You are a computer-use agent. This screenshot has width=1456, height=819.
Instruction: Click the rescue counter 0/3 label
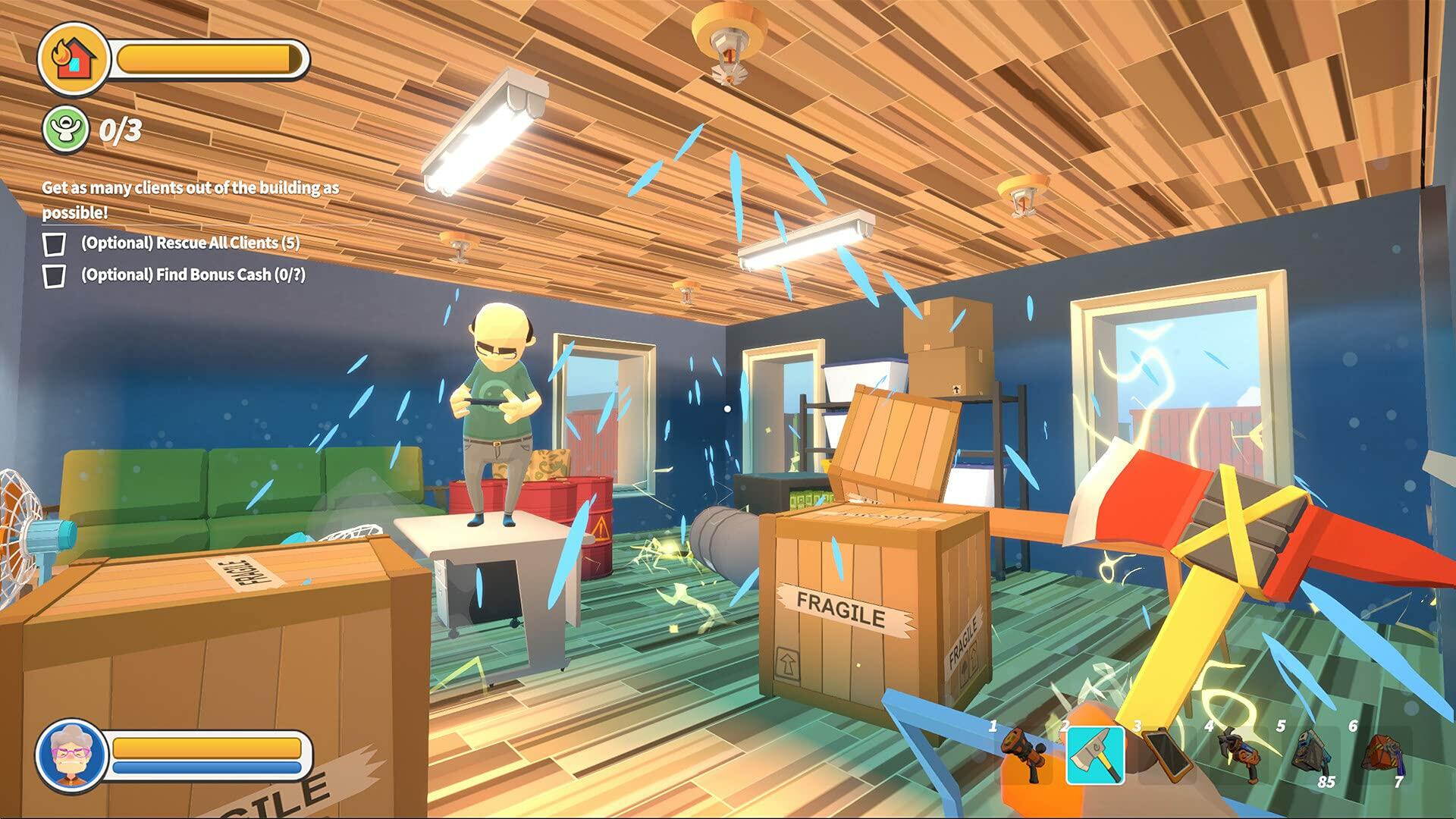pos(119,128)
